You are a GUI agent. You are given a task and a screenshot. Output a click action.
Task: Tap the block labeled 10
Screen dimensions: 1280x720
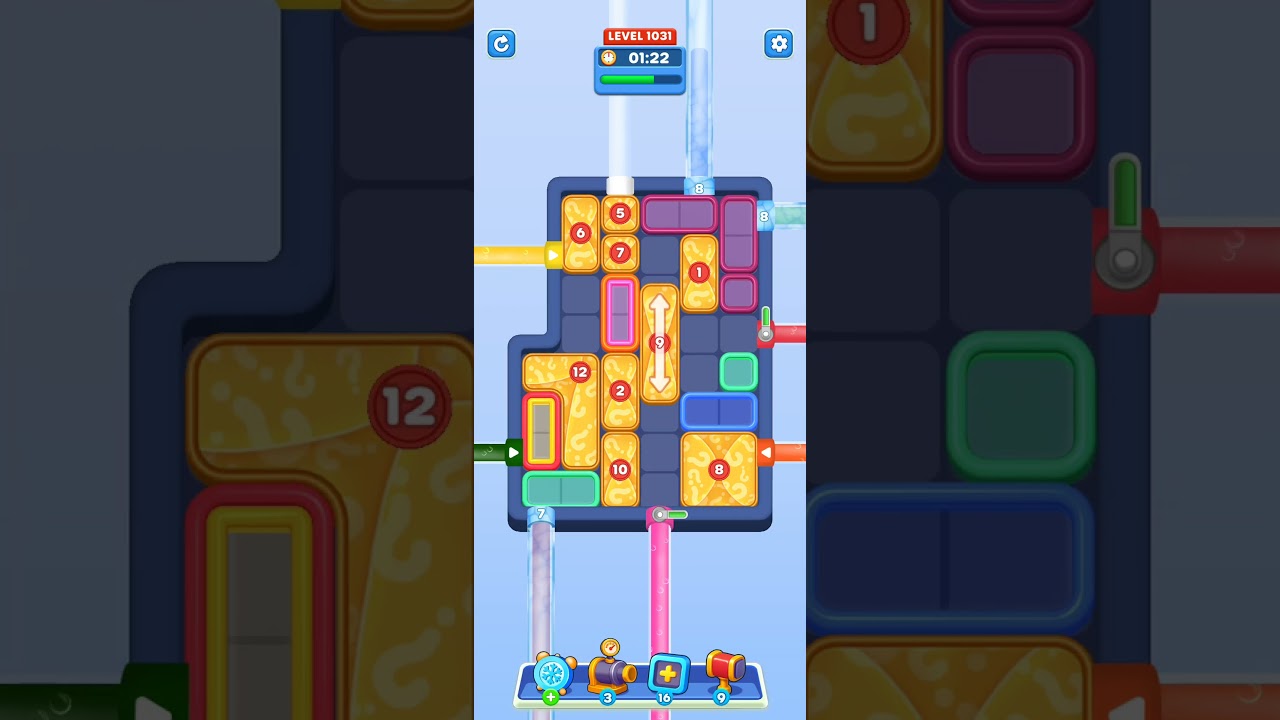pyautogui.click(x=620, y=467)
